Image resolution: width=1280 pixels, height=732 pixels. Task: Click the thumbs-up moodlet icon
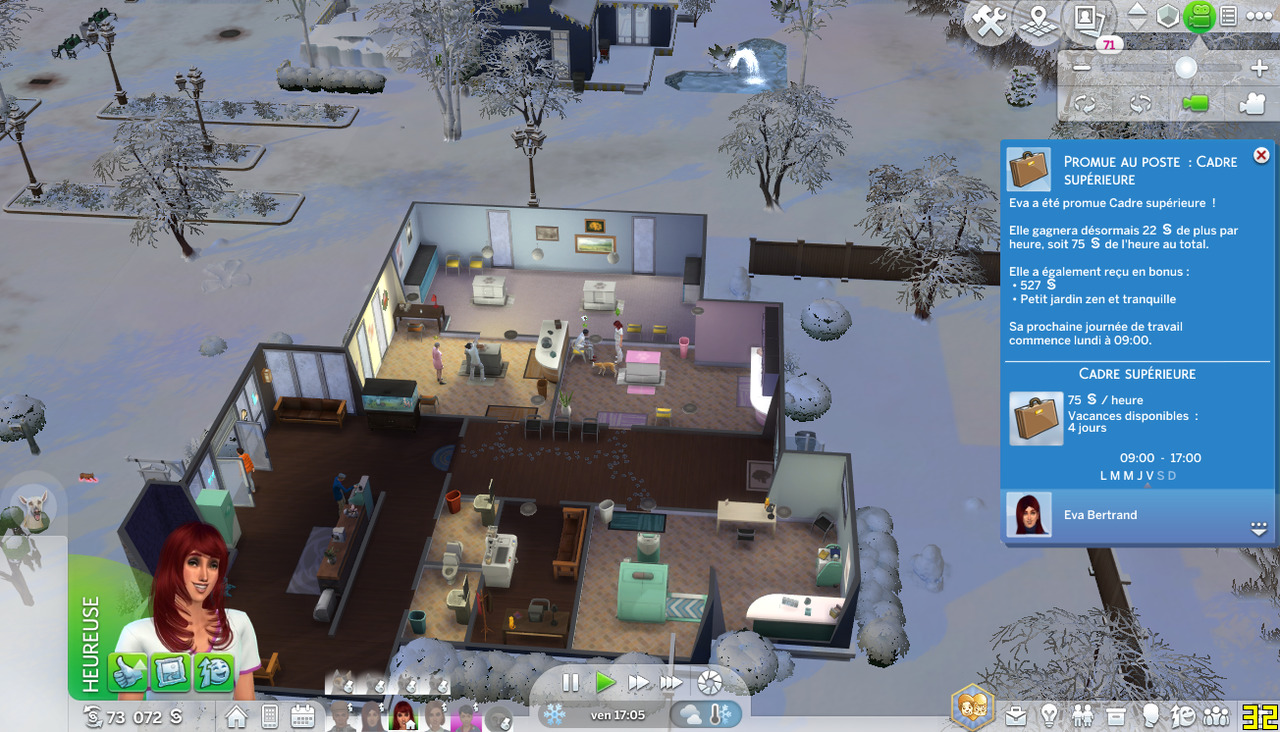[x=129, y=672]
